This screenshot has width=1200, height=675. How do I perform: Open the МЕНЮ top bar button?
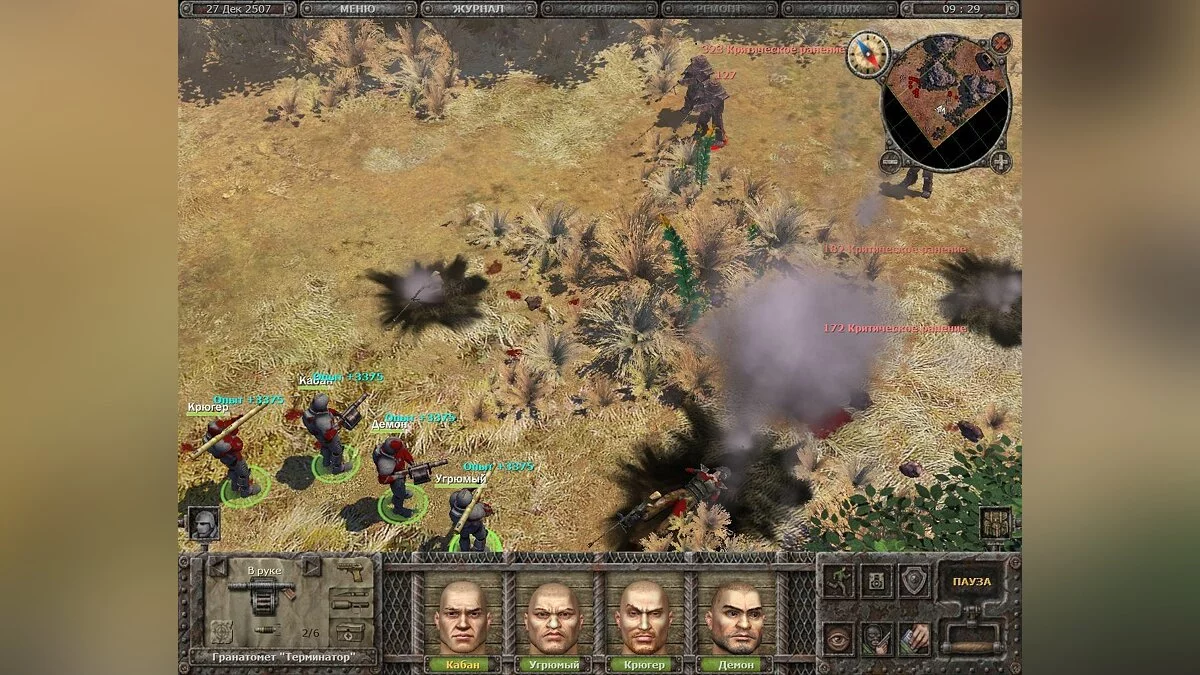(x=358, y=9)
